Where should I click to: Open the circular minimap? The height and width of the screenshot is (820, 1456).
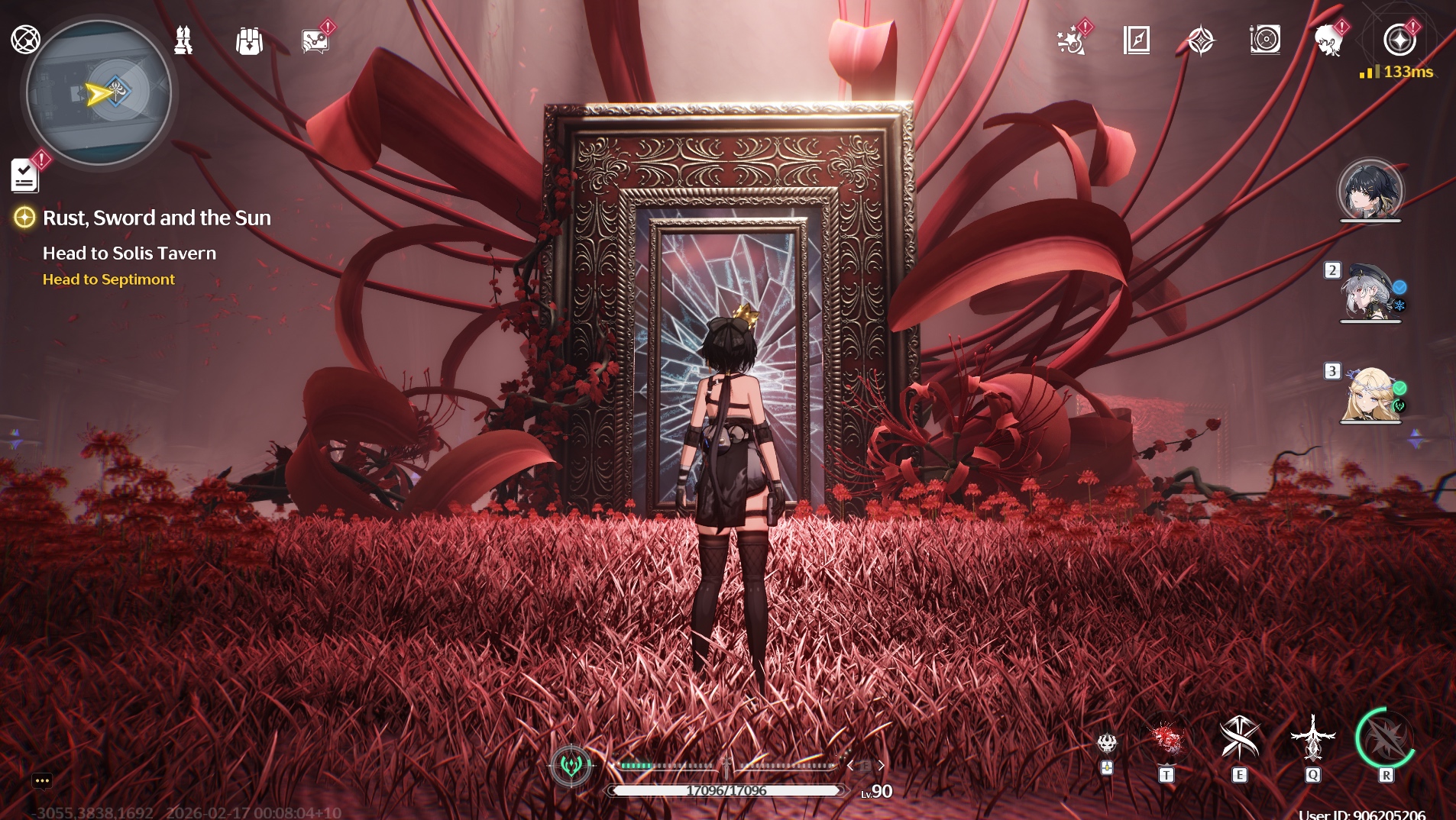pyautogui.click(x=99, y=93)
